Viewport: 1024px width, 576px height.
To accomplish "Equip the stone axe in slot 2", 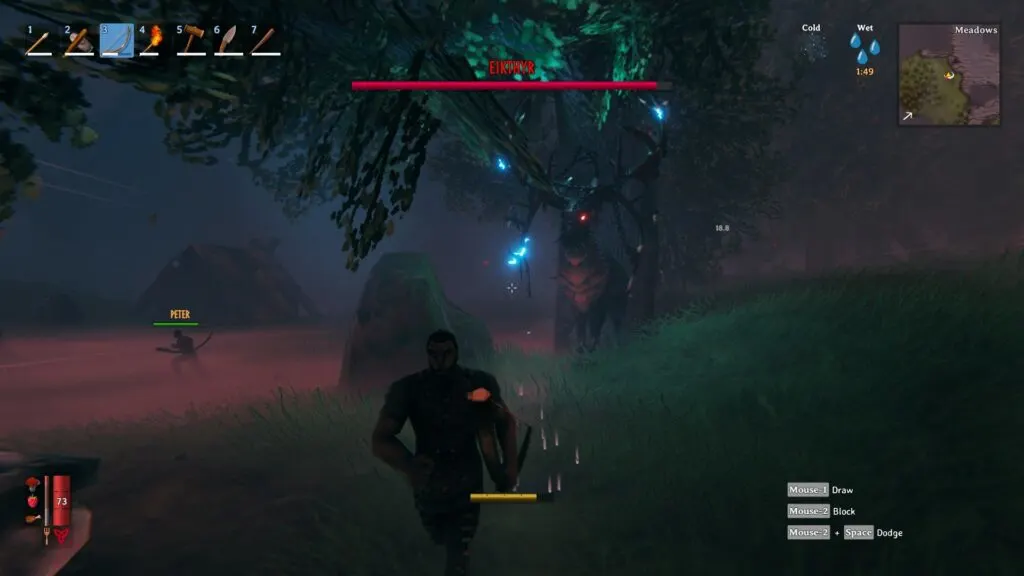I will tap(77, 42).
